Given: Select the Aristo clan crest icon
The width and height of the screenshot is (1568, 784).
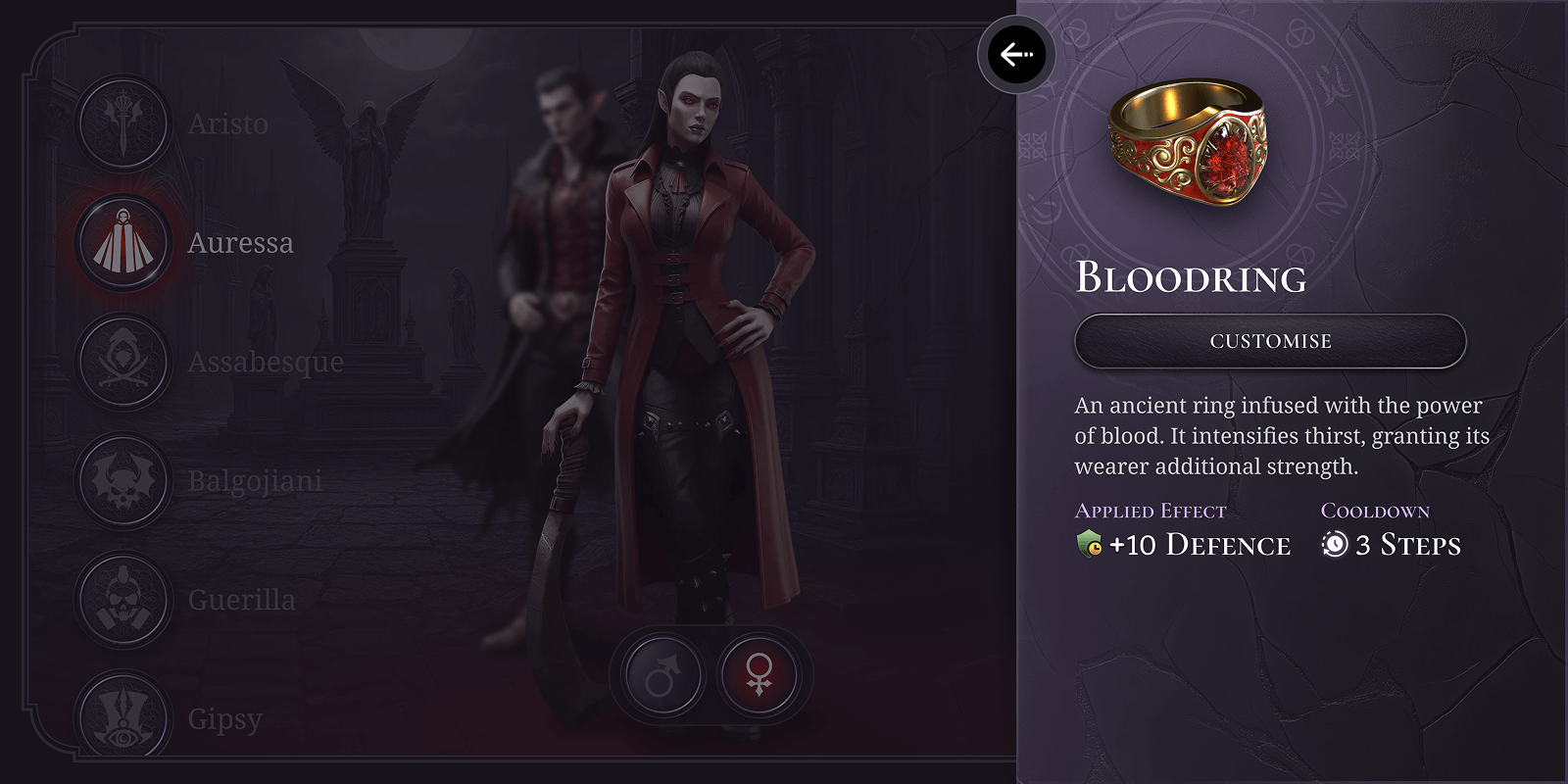Looking at the screenshot, I should pos(122,123).
